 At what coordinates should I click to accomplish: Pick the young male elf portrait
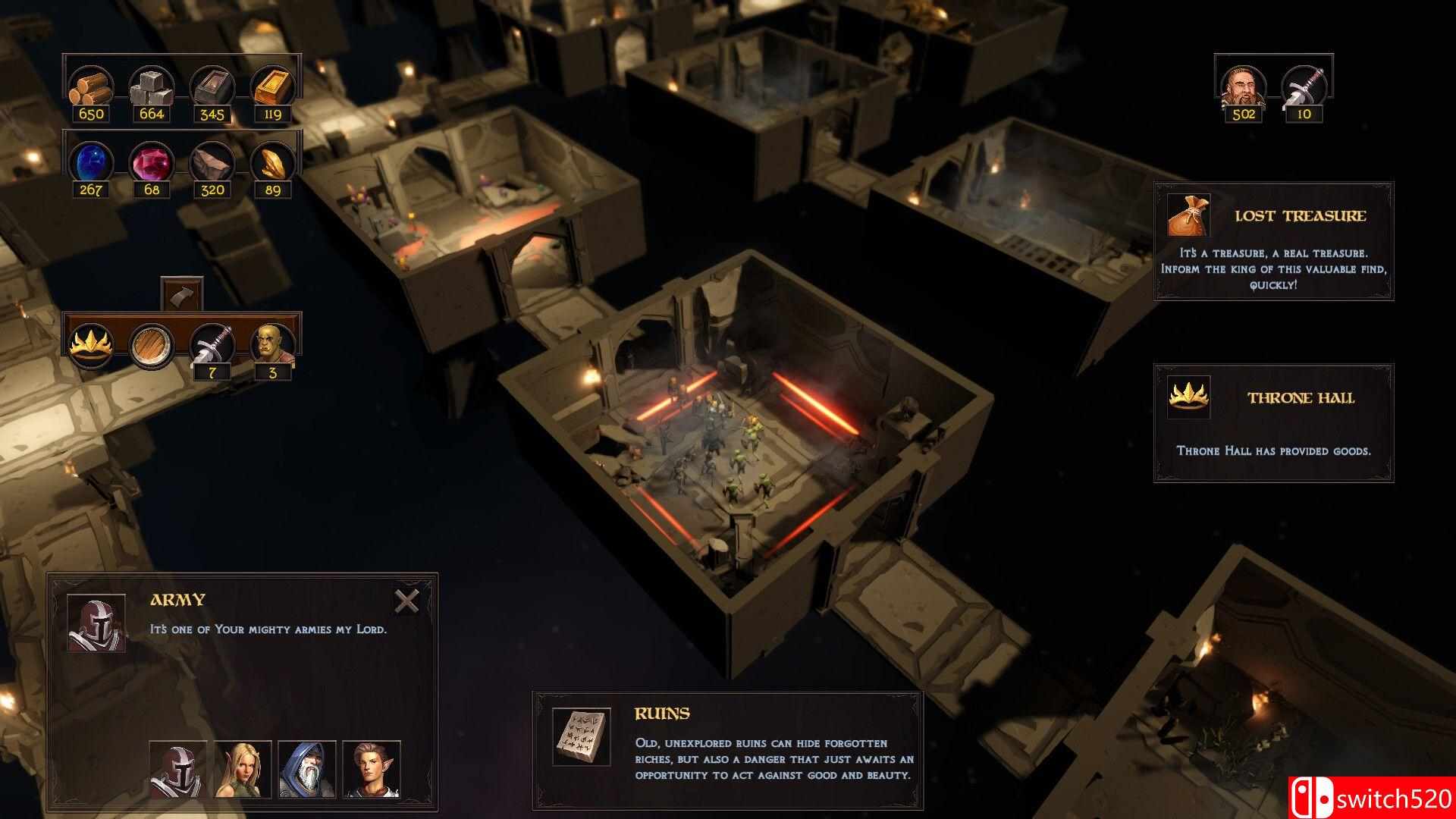pyautogui.click(x=372, y=769)
